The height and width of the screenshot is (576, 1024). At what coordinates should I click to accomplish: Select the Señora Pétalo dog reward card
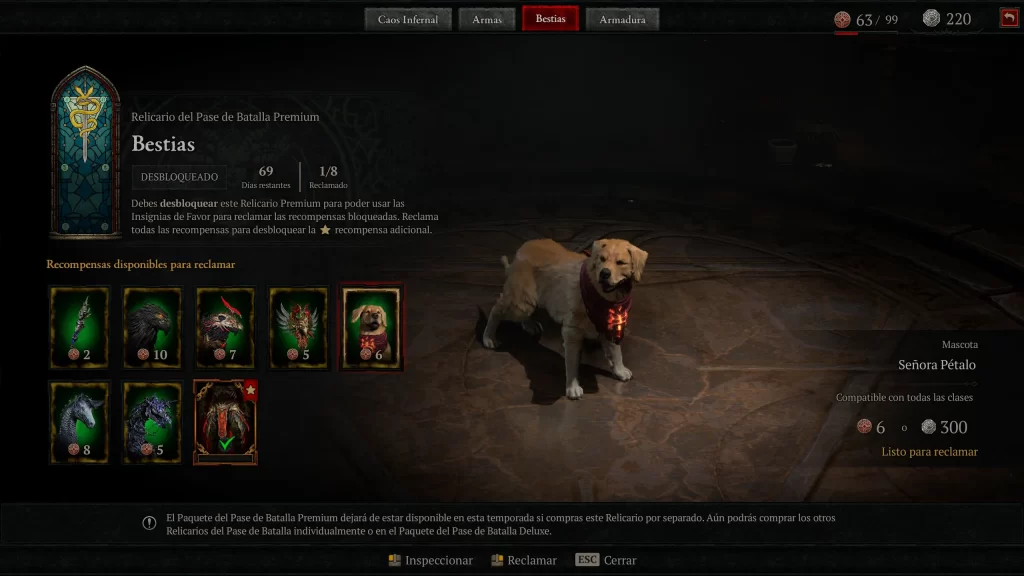pyautogui.click(x=372, y=328)
